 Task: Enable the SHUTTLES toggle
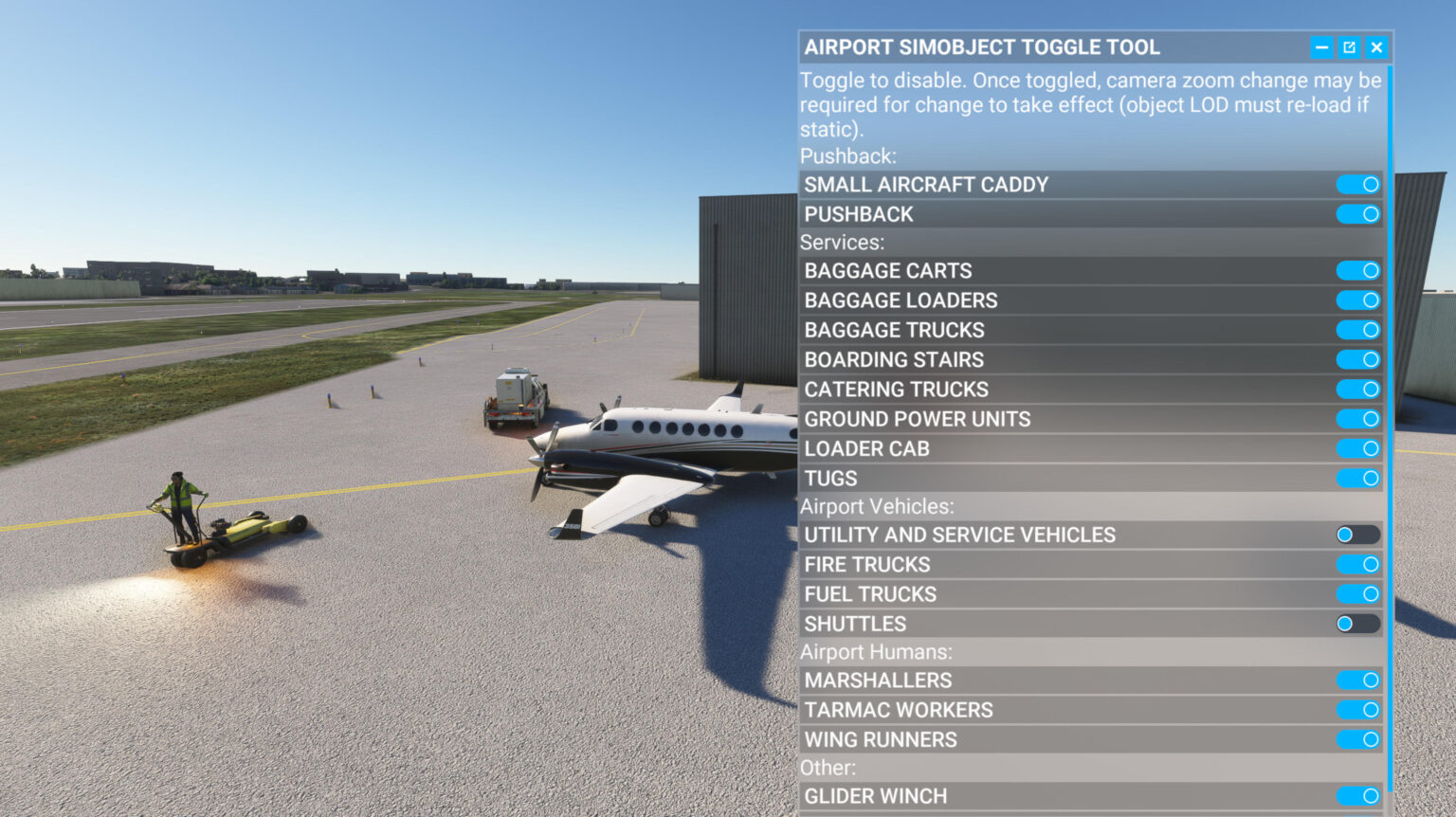click(x=1357, y=624)
